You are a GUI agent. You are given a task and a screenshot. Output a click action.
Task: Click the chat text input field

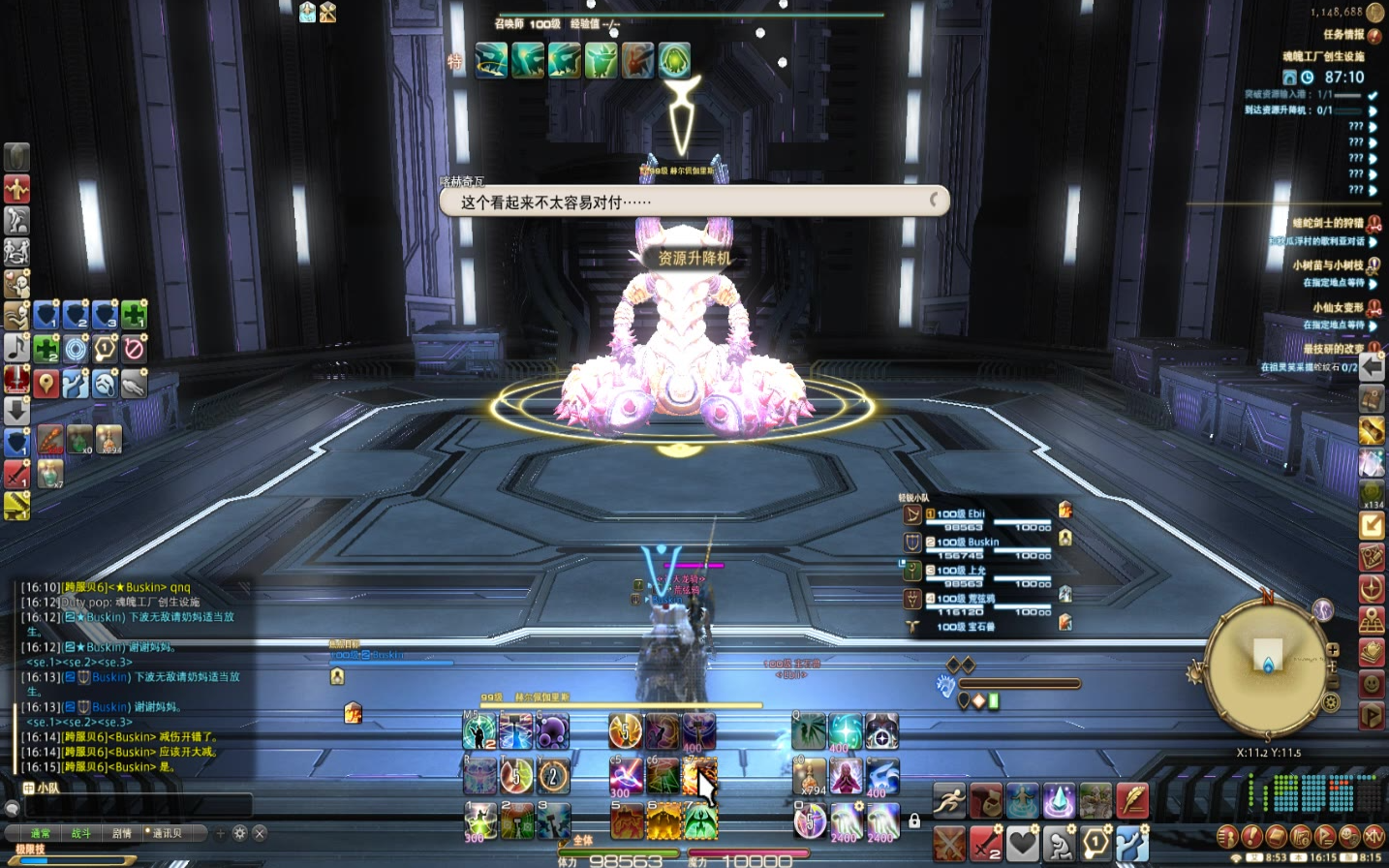136,807
